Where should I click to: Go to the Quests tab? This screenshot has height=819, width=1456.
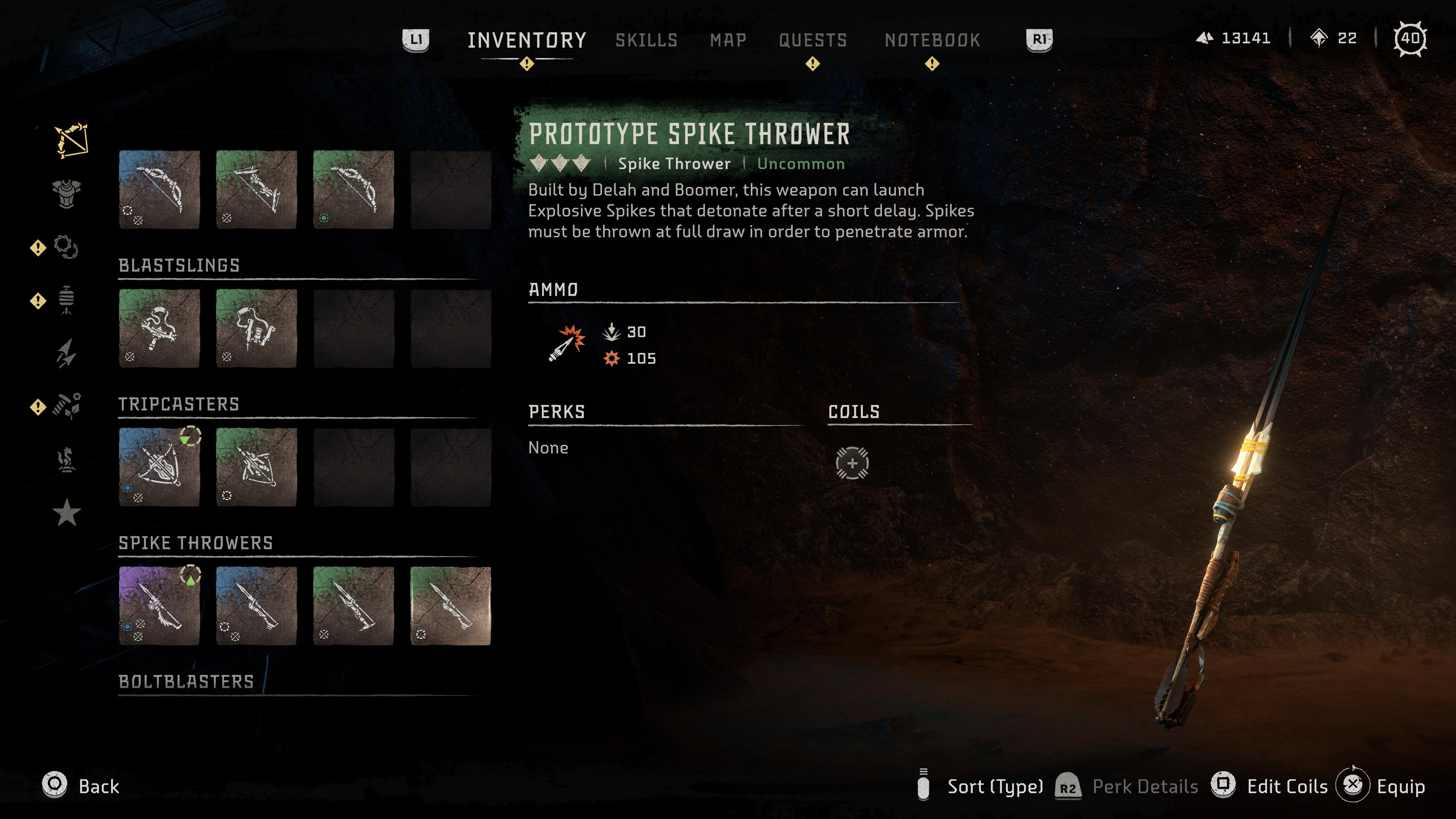pos(813,40)
